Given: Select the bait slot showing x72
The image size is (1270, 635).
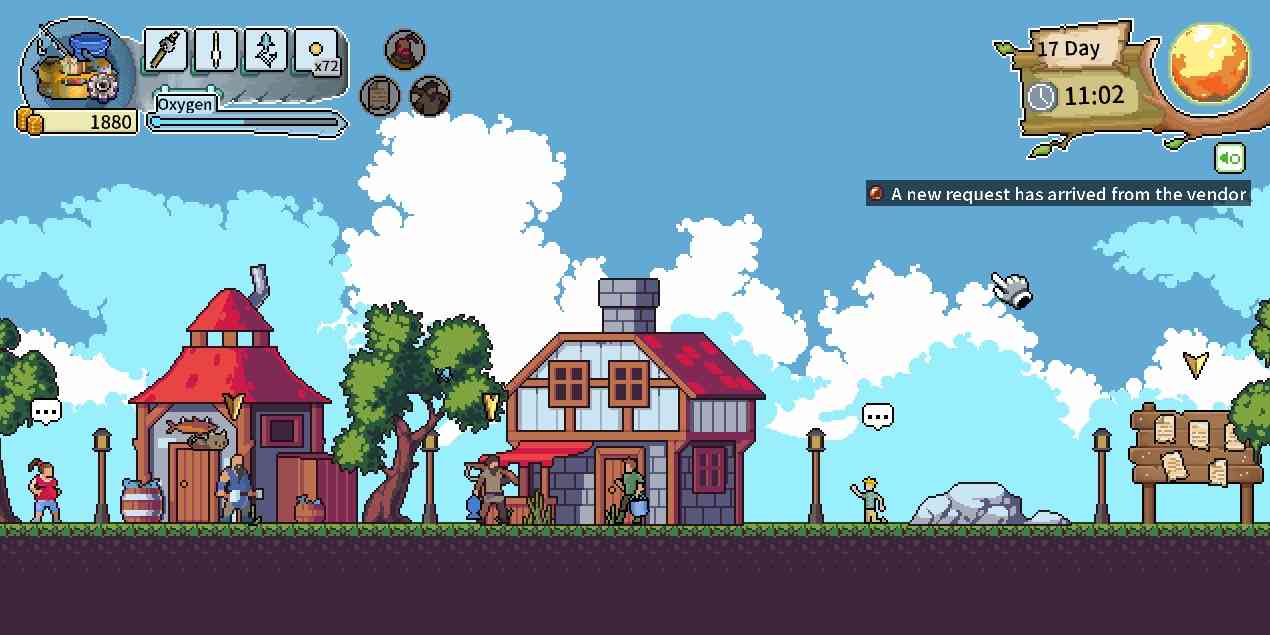Looking at the screenshot, I should [x=317, y=50].
